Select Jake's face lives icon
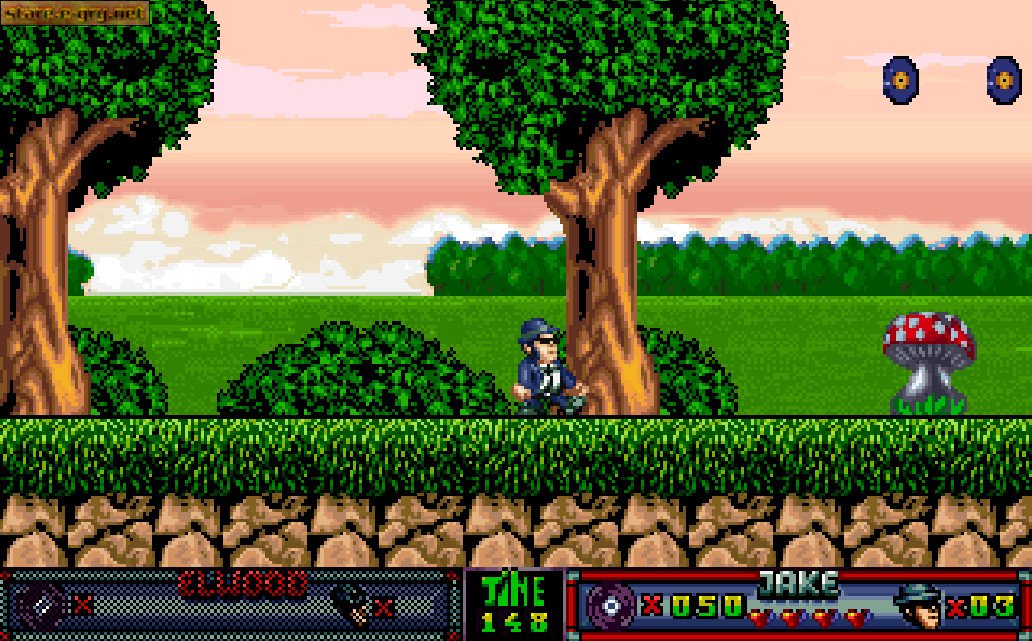This screenshot has height=641, width=1032. point(916,604)
